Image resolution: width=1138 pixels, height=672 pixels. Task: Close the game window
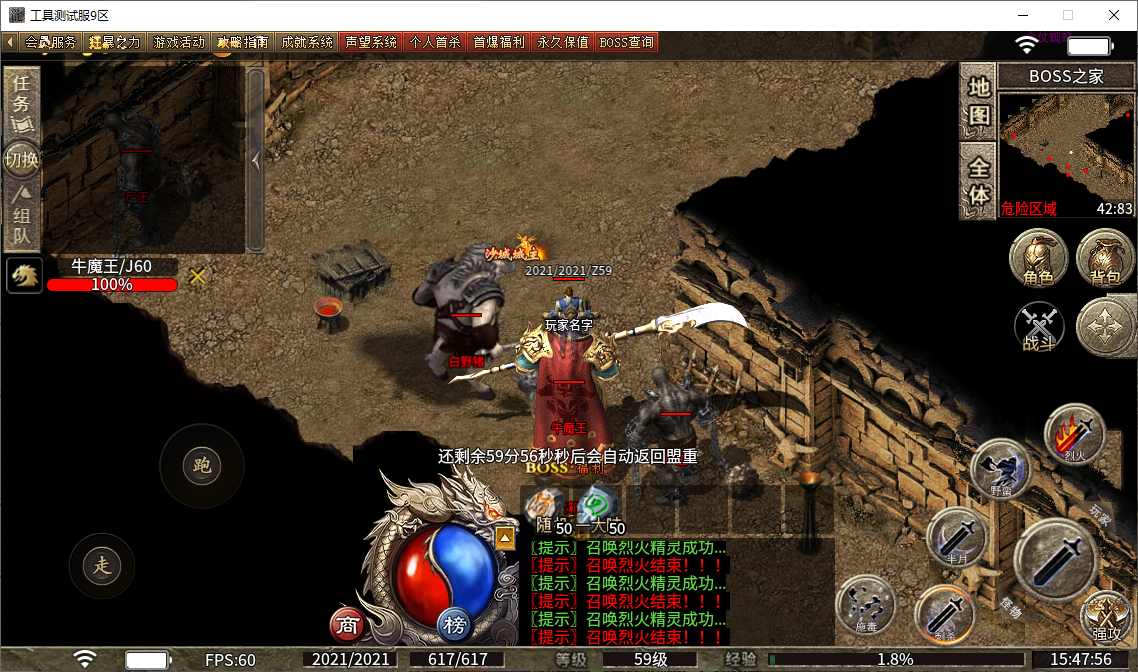coord(1114,15)
